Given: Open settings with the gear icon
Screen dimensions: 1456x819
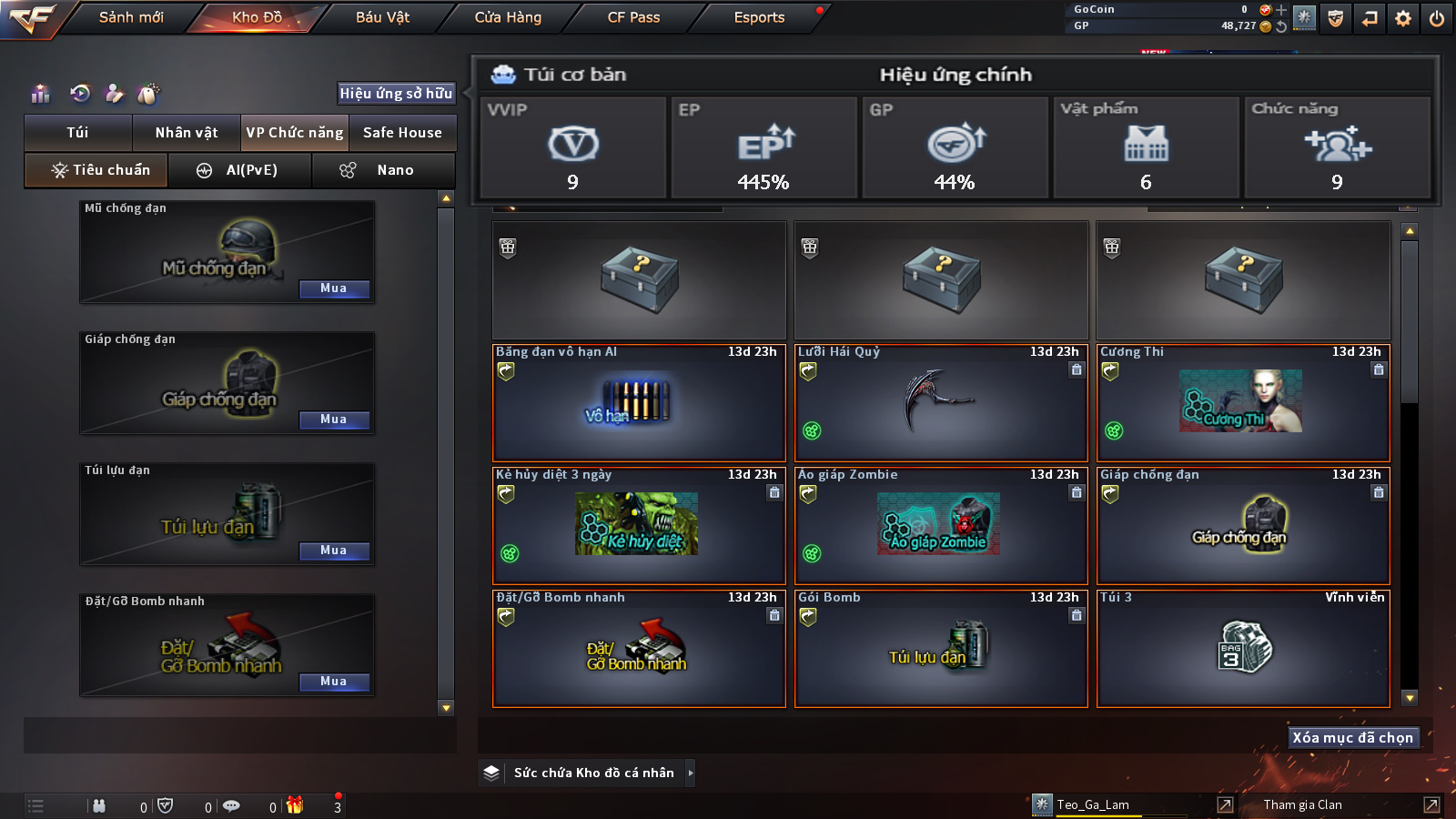Looking at the screenshot, I should point(1403,18).
